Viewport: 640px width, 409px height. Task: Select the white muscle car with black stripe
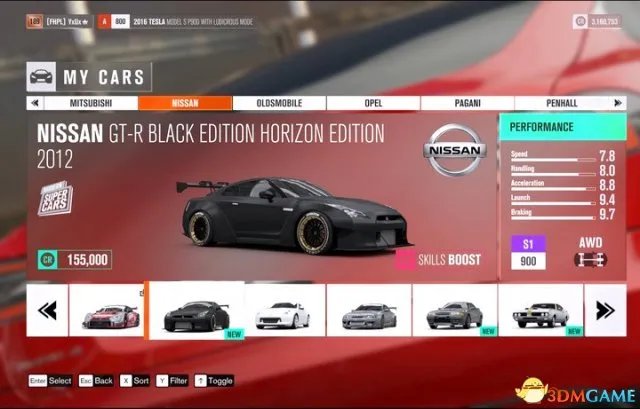click(540, 311)
